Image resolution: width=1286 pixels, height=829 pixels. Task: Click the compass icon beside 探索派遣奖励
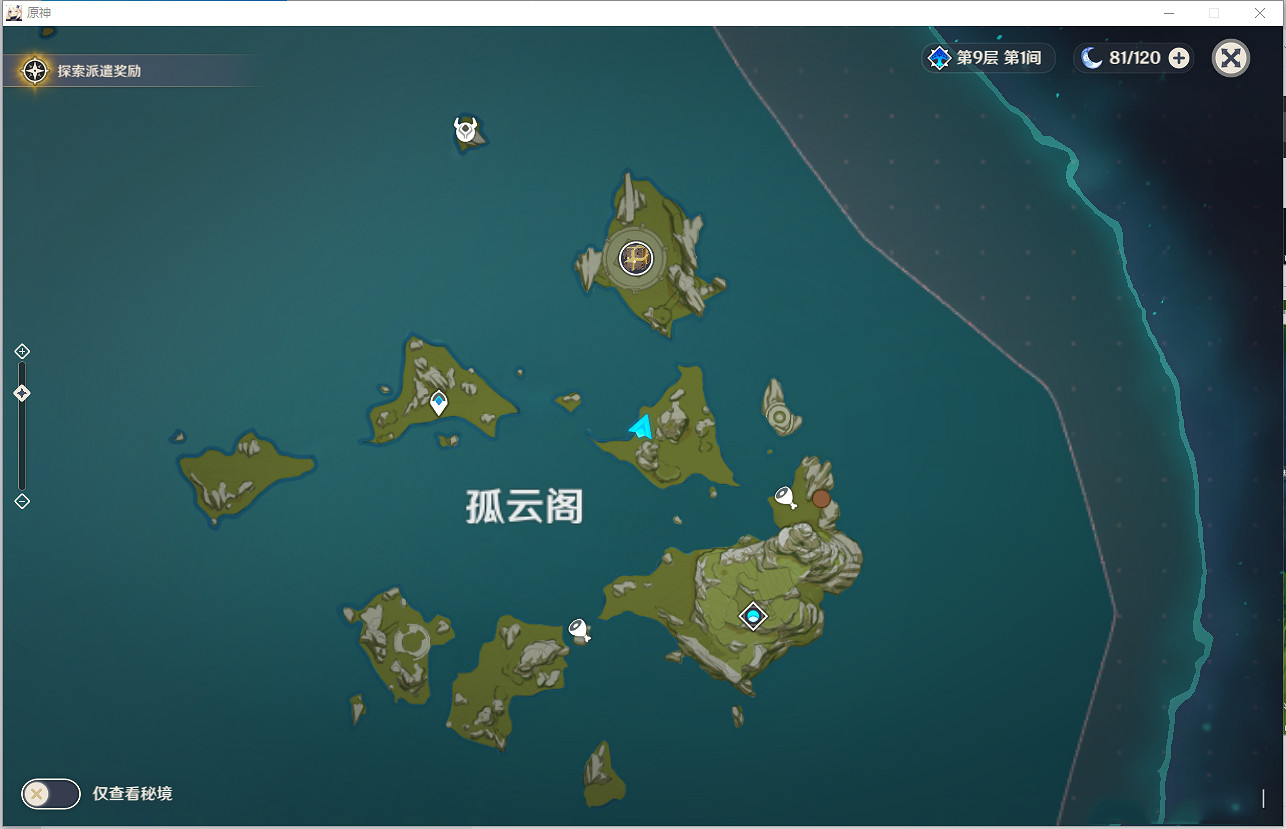tap(34, 71)
